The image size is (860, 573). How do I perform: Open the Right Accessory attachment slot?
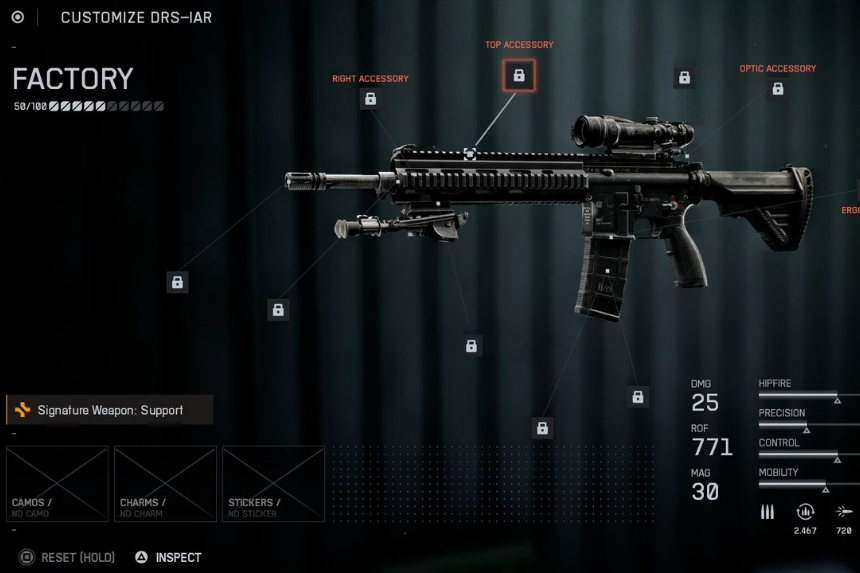(x=370, y=99)
